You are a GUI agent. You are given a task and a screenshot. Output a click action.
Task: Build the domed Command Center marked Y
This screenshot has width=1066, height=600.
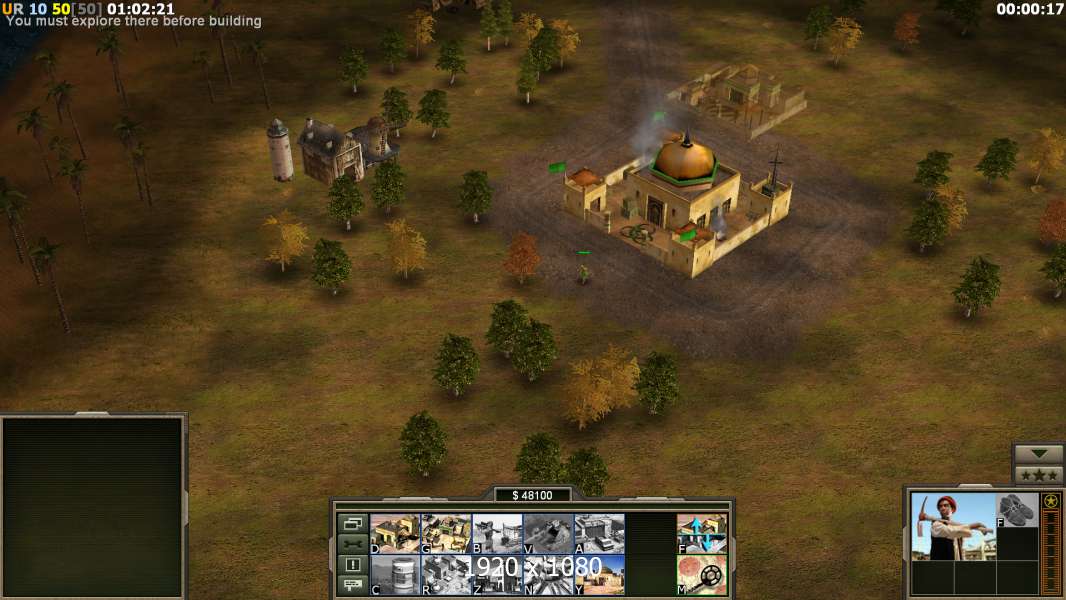point(599,575)
